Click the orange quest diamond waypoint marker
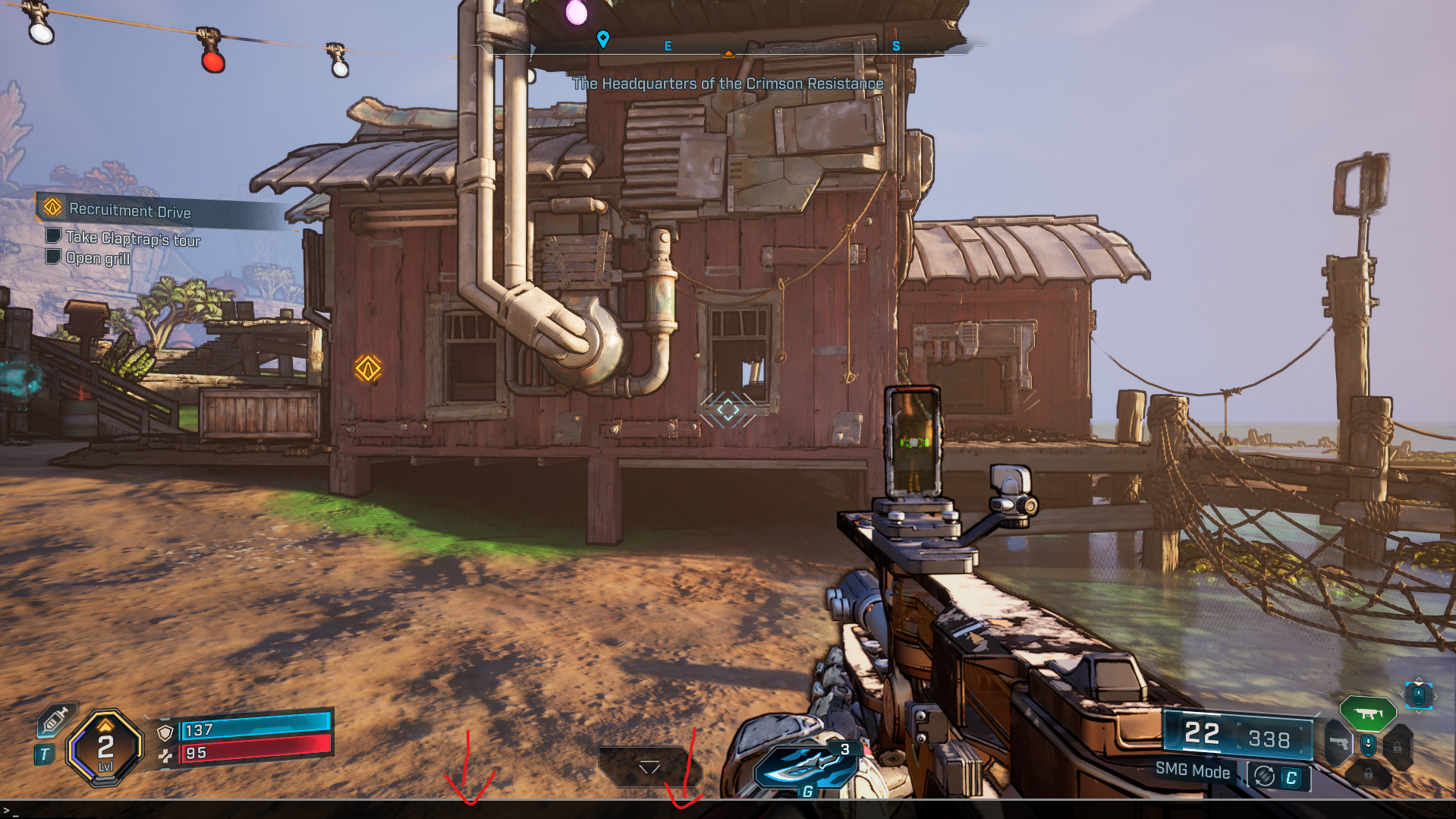 tap(368, 369)
